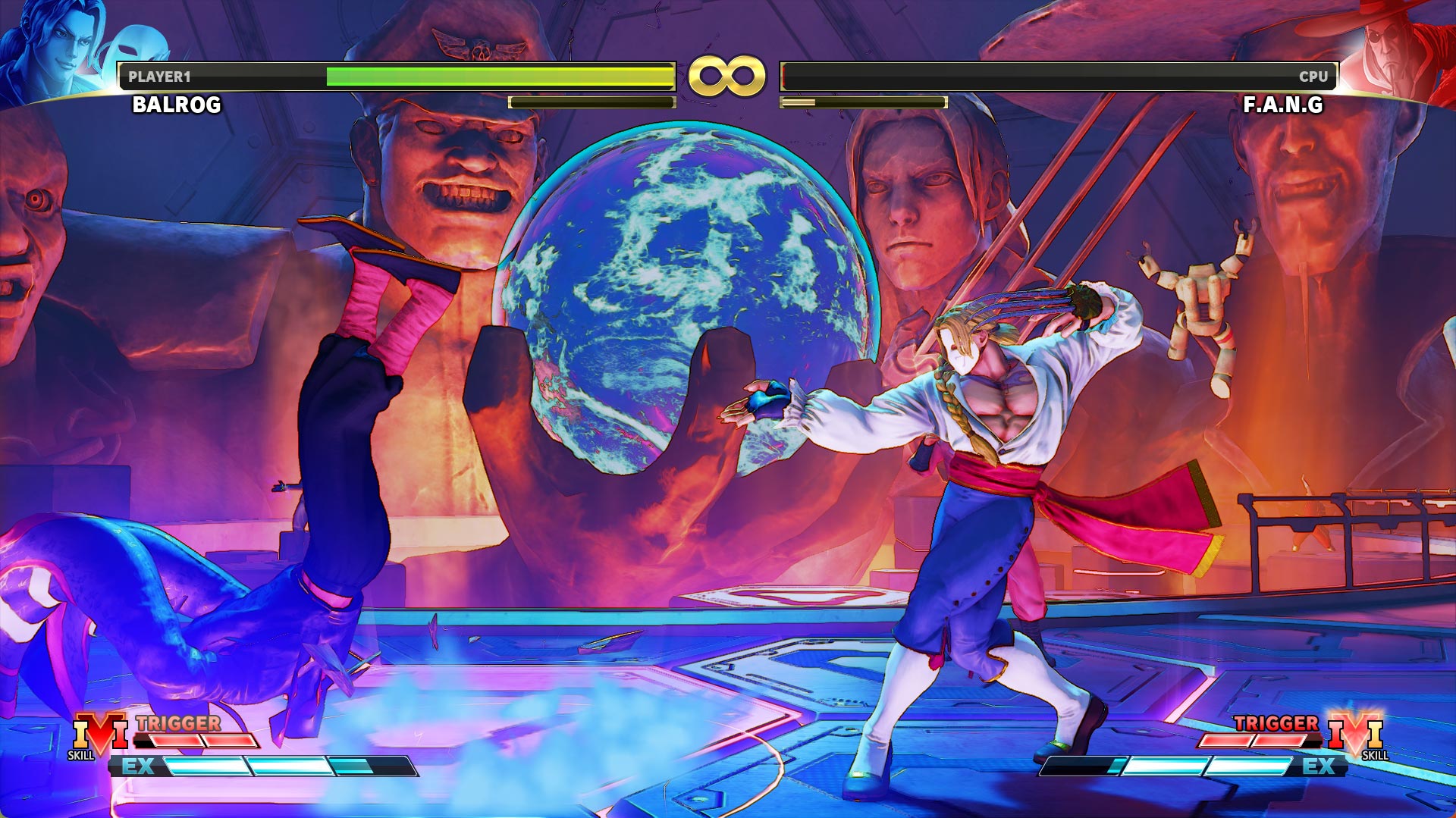This screenshot has width=1456, height=818.
Task: Select F.A.N.G's V-Skill emblem
Action: click(1355, 734)
